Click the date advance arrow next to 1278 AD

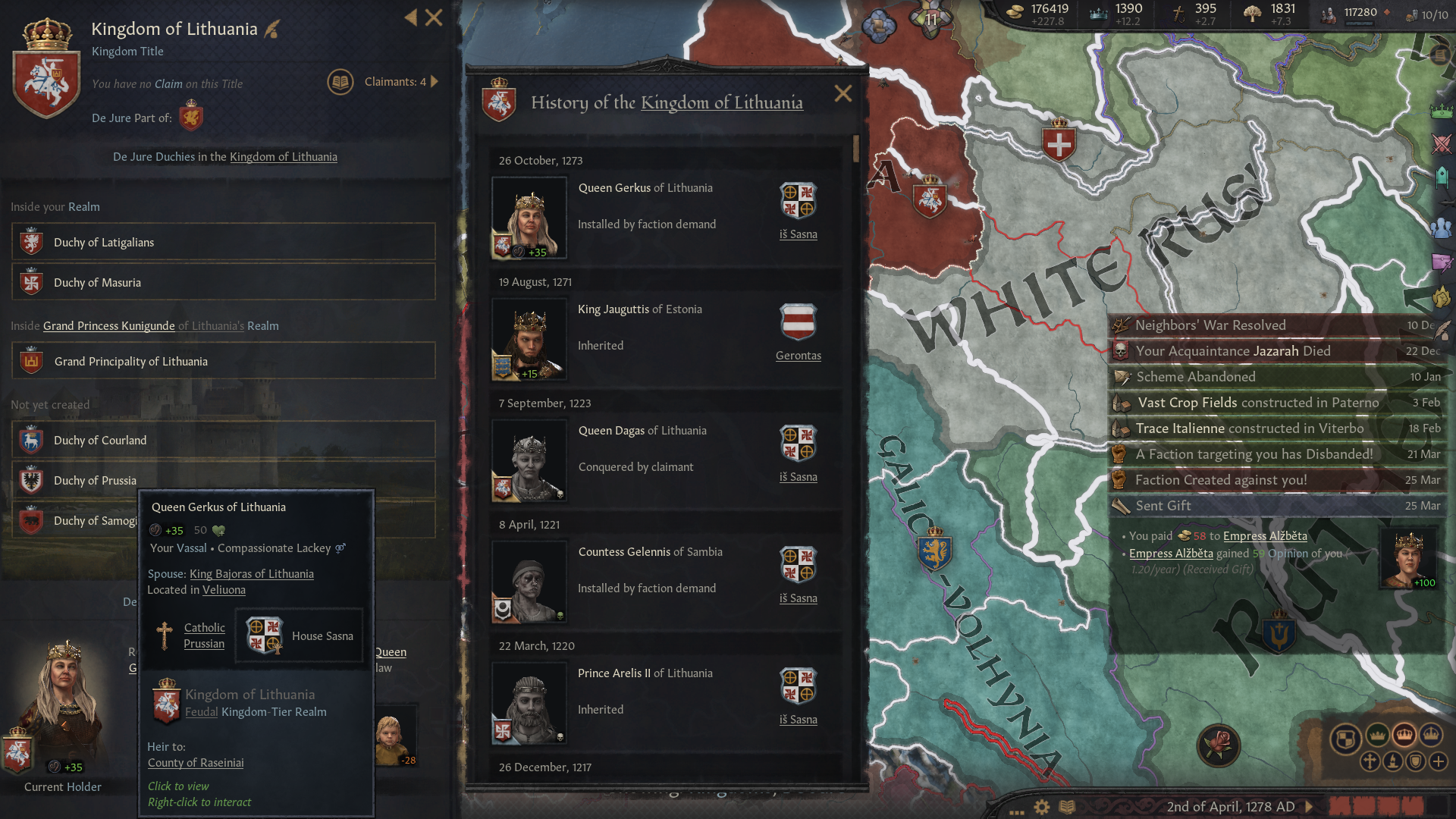point(1309,807)
